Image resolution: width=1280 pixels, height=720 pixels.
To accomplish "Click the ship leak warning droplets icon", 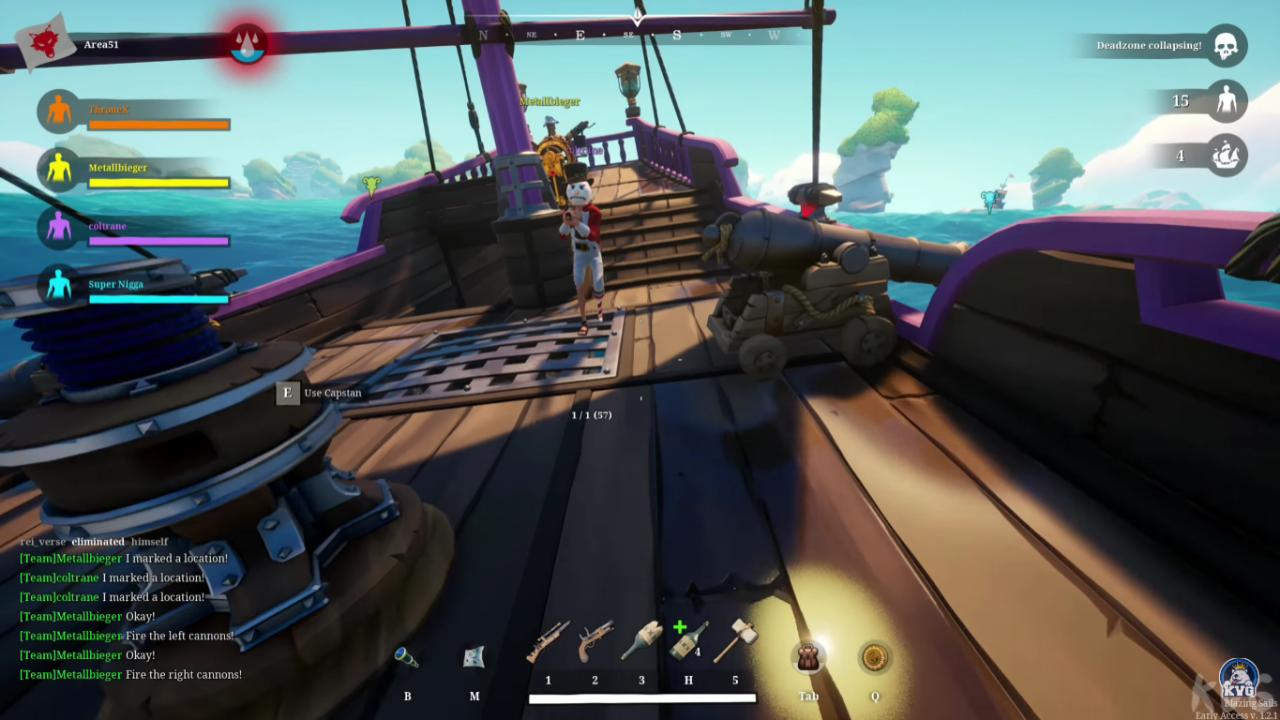I will pyautogui.click(x=246, y=44).
